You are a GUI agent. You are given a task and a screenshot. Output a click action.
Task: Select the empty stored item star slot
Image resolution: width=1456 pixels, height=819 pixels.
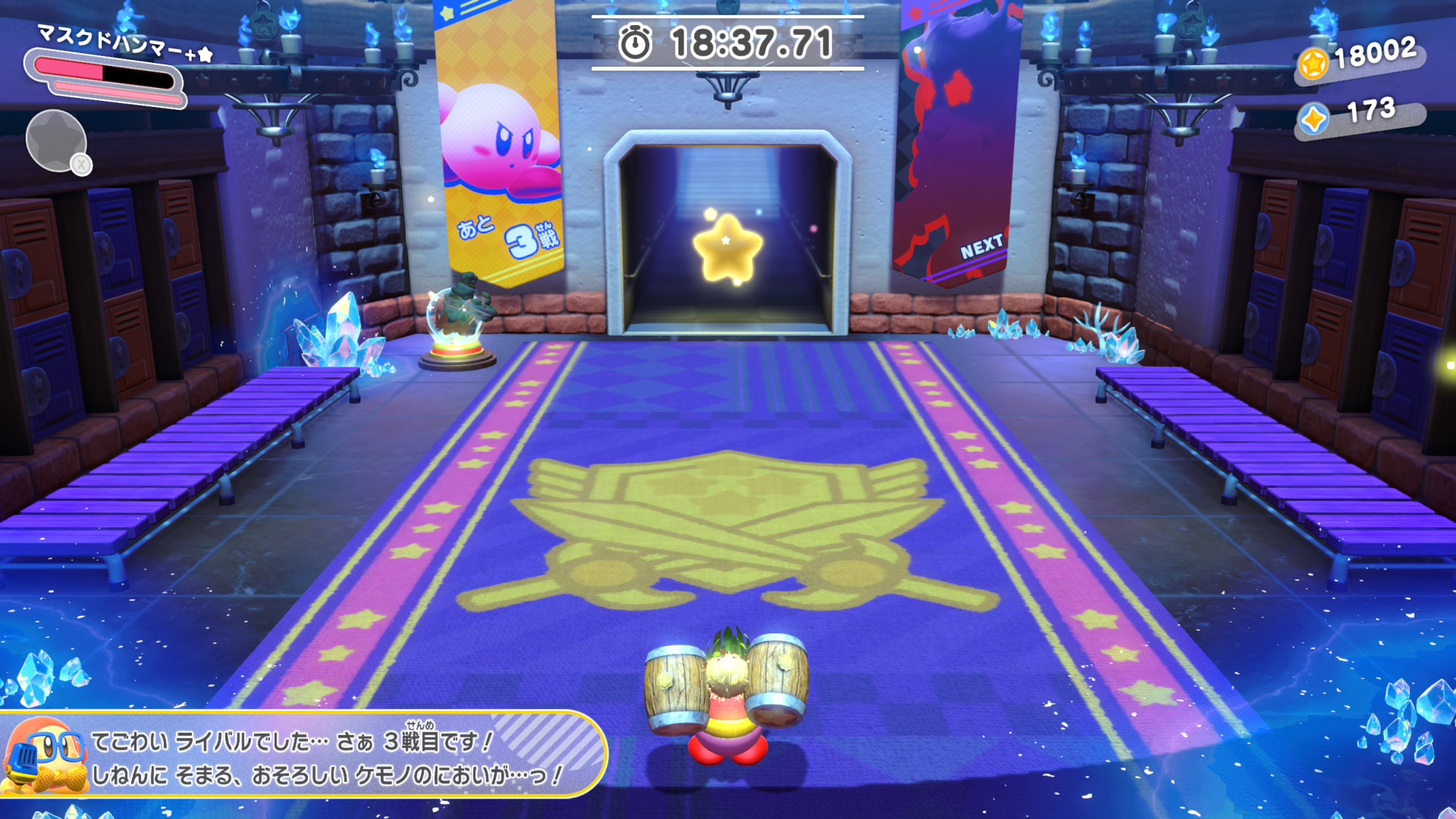[x=55, y=141]
